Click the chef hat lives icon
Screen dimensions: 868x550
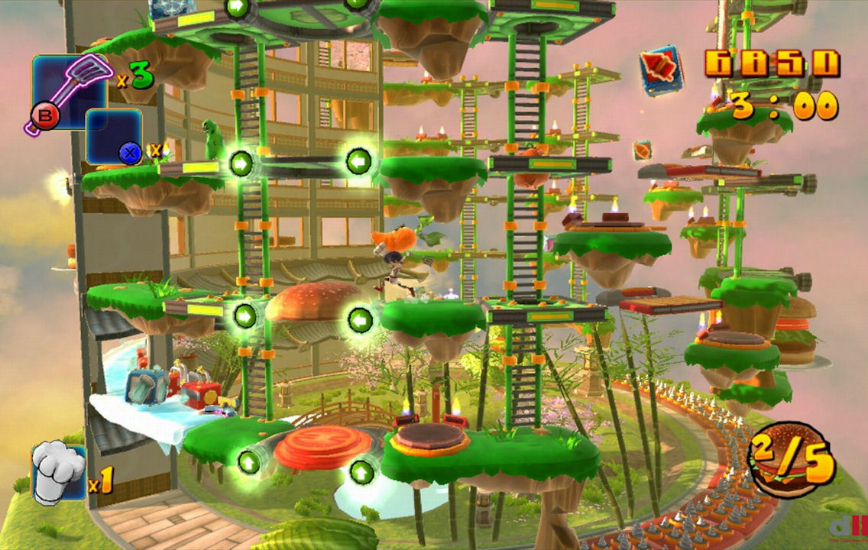(58, 474)
